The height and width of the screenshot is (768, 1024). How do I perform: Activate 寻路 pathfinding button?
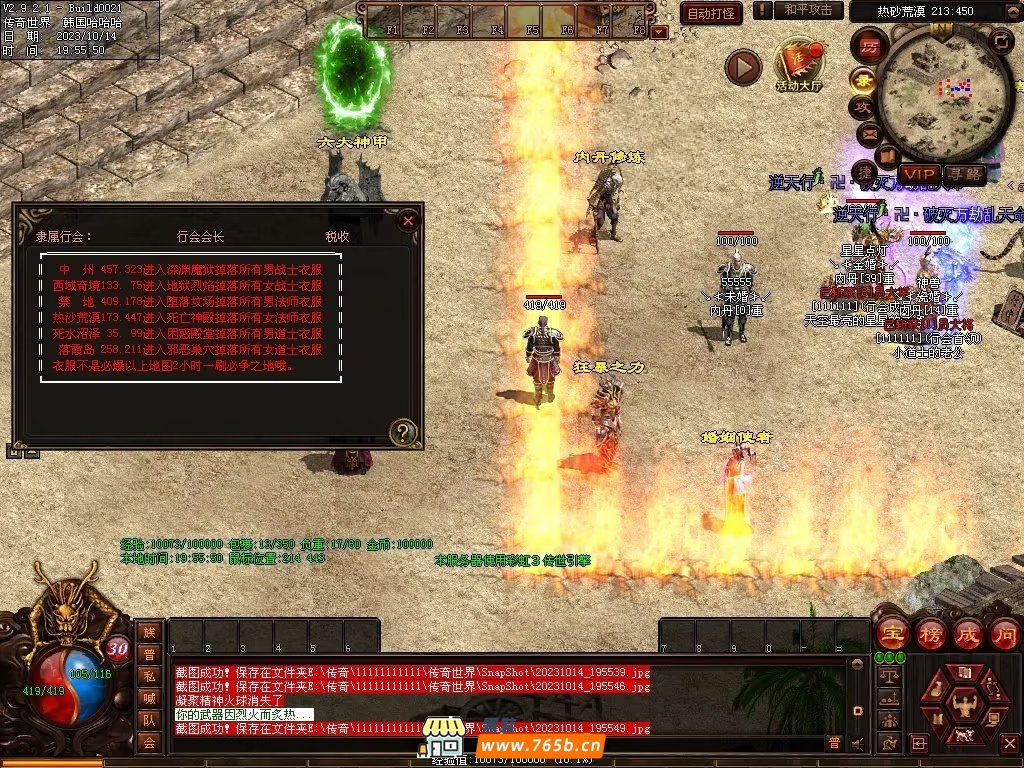tap(964, 175)
